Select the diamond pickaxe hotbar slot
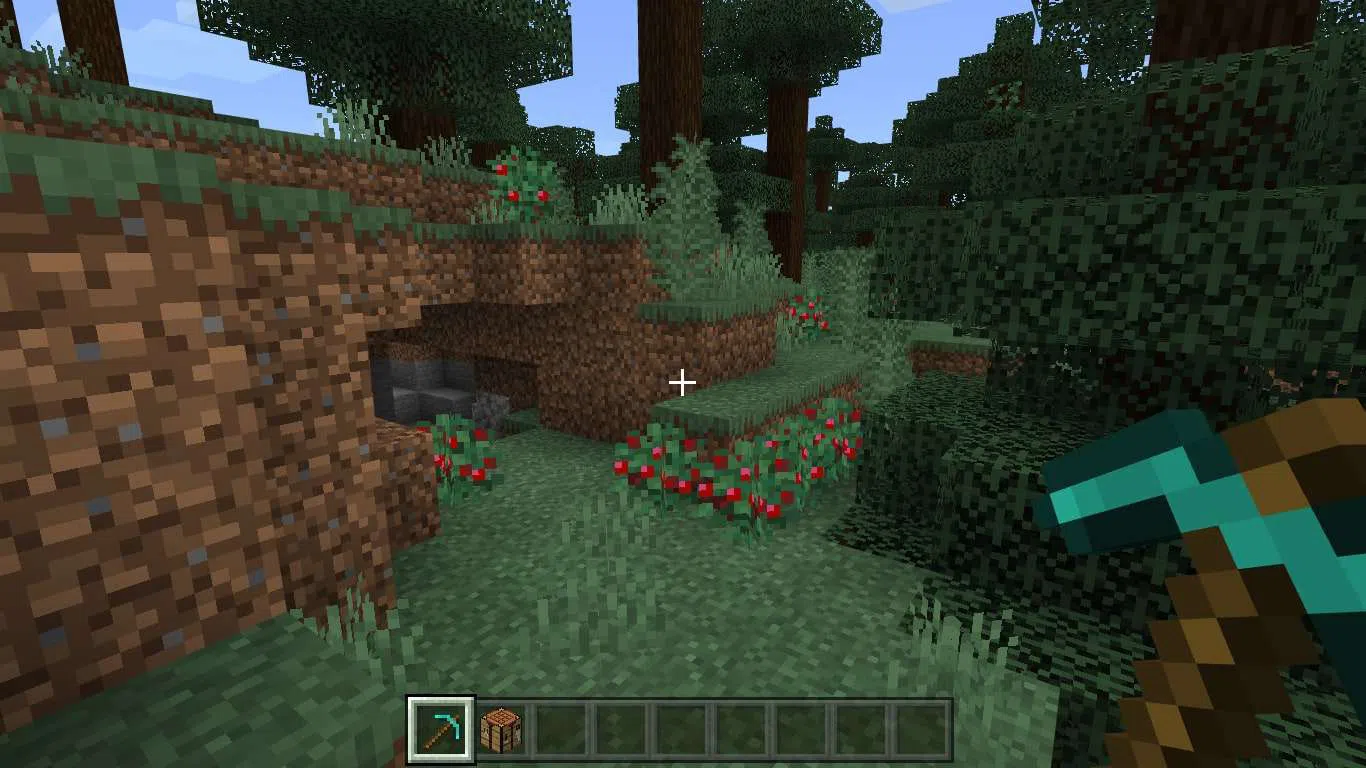Viewport: 1366px width, 768px height. pyautogui.click(x=441, y=729)
